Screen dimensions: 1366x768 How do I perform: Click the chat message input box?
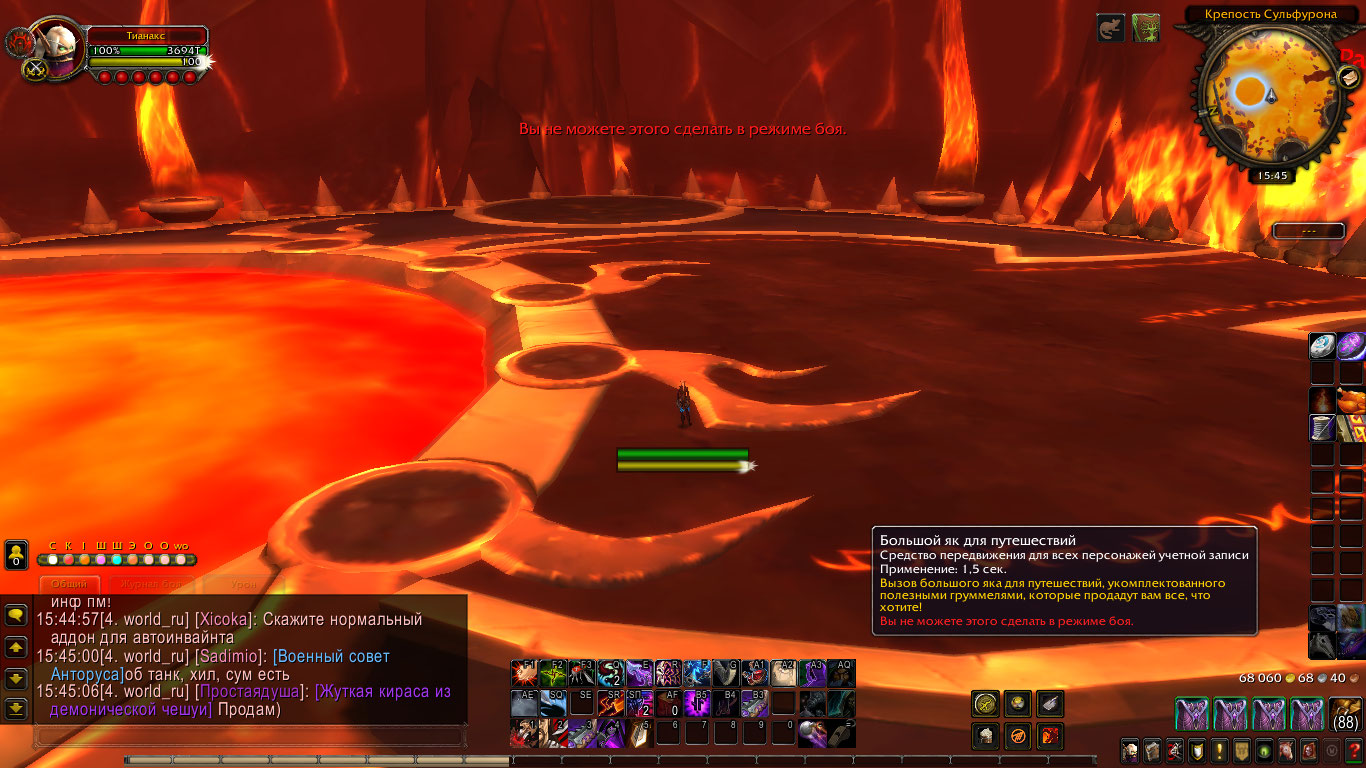click(x=250, y=737)
